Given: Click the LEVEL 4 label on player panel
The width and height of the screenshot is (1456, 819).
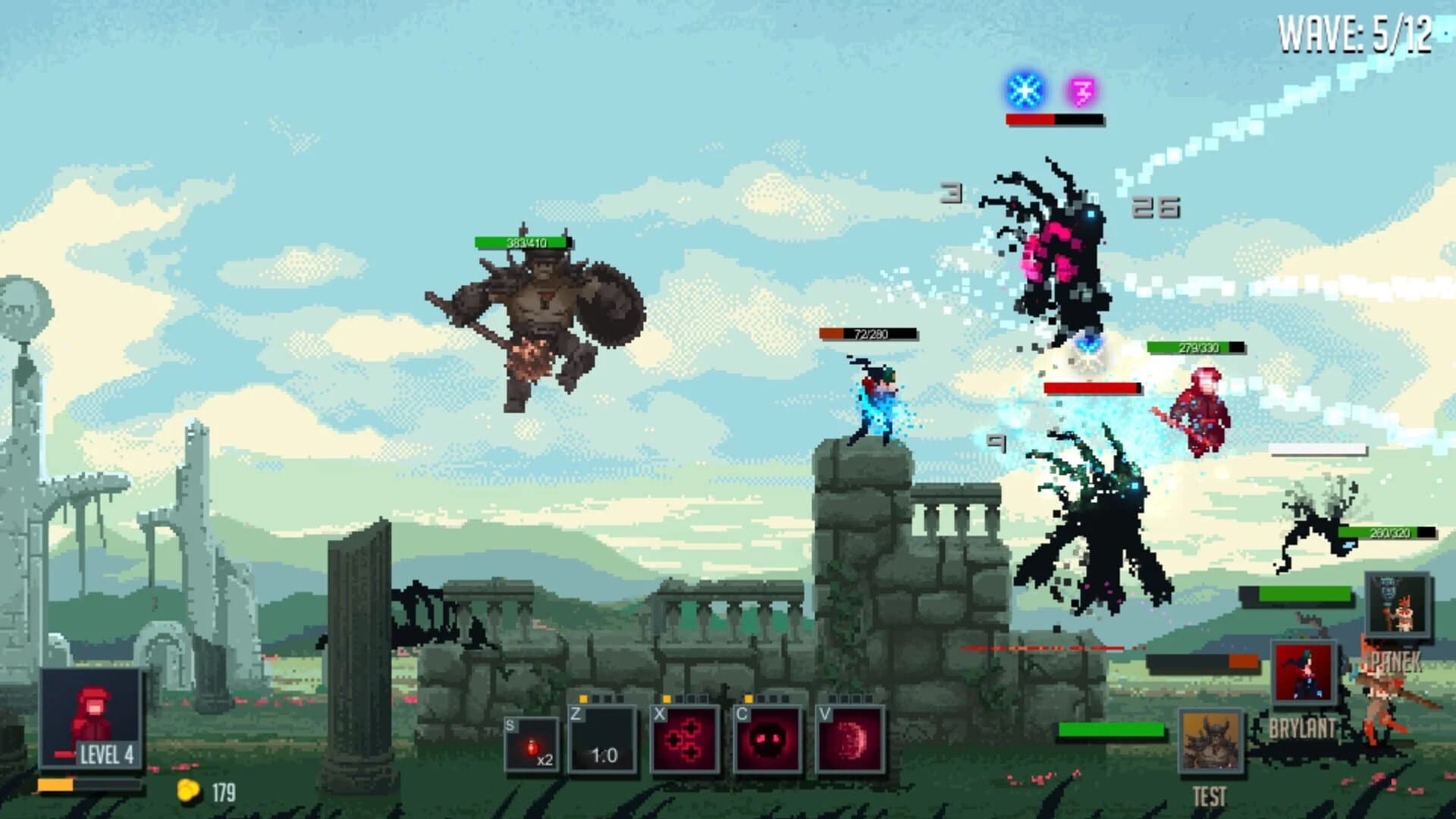Looking at the screenshot, I should coord(106,754).
